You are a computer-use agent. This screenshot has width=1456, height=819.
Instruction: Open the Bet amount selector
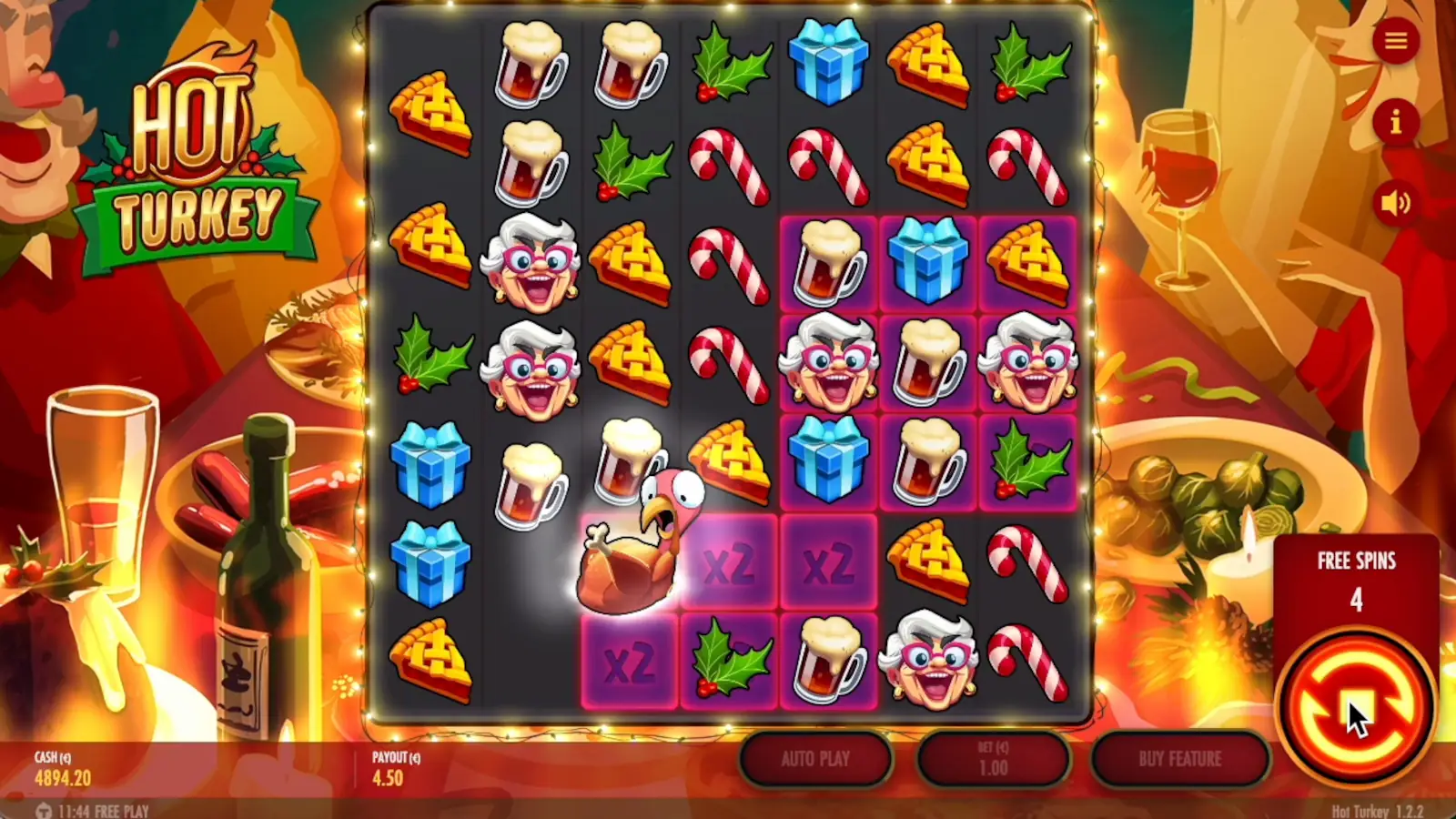point(995,760)
